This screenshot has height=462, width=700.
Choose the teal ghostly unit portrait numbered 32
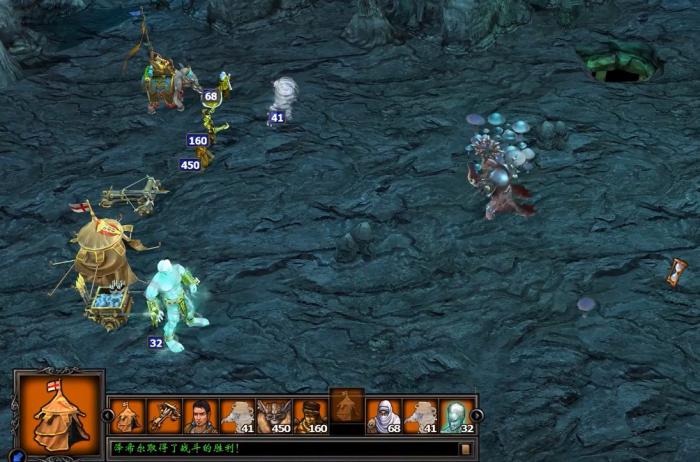456,415
